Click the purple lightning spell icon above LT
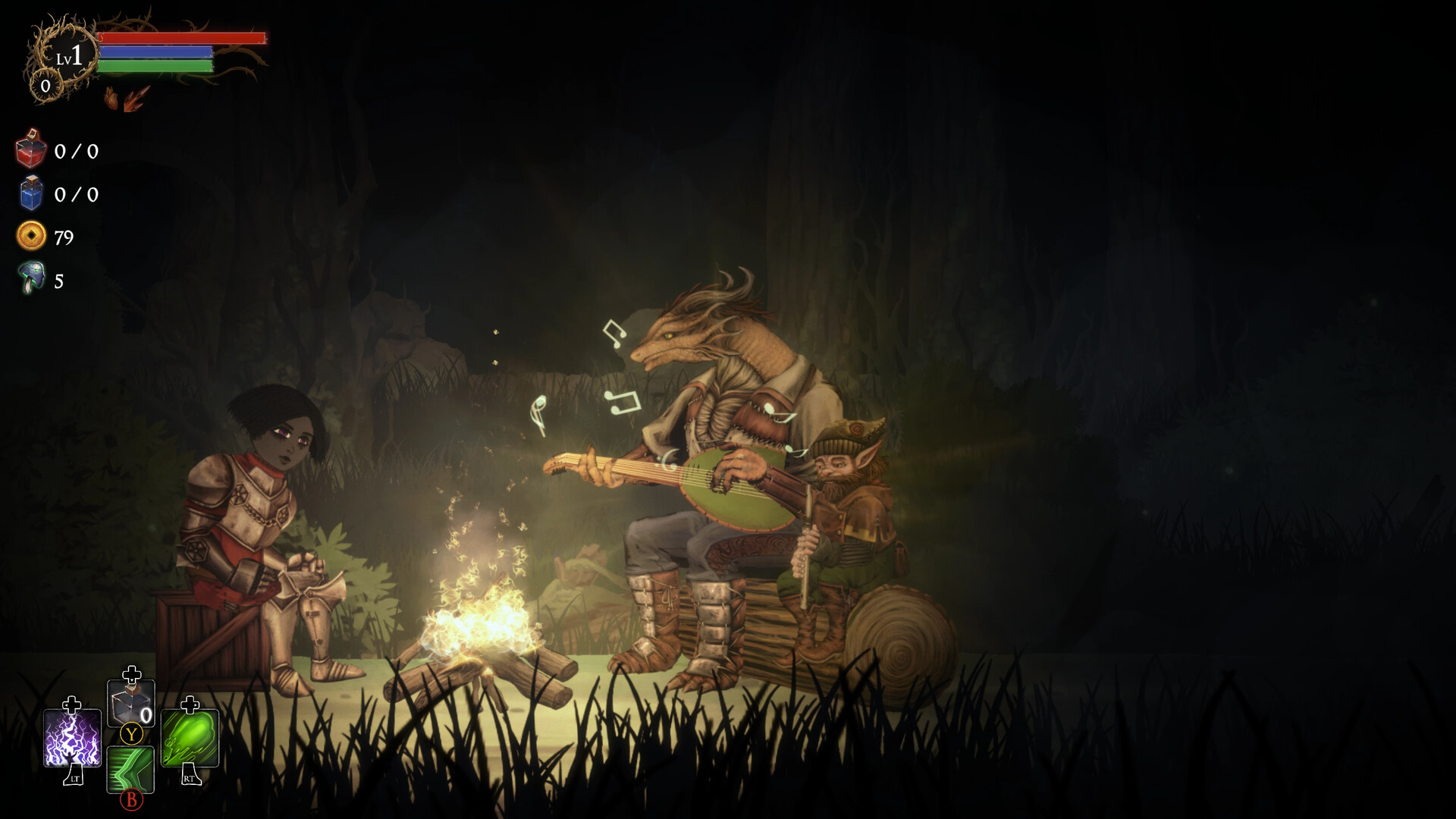Image resolution: width=1456 pixels, height=819 pixels. pos(71,738)
